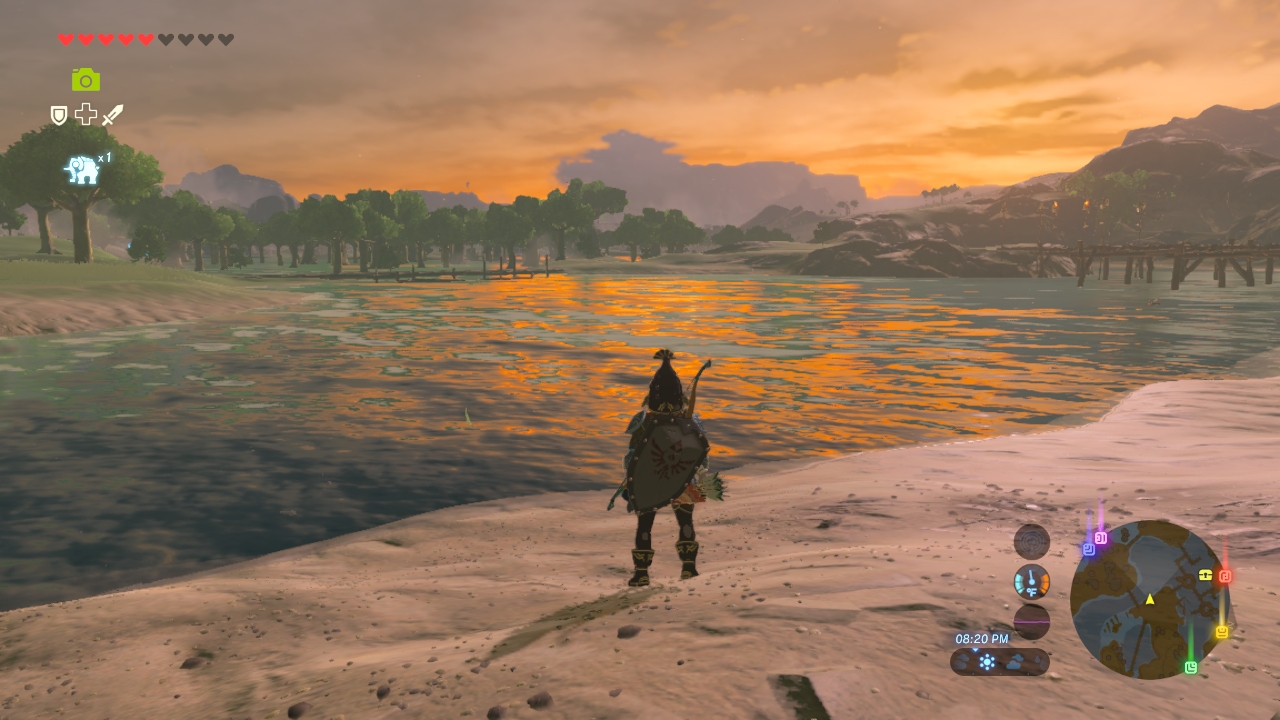Select the green stamp marker on minimap

click(1191, 667)
